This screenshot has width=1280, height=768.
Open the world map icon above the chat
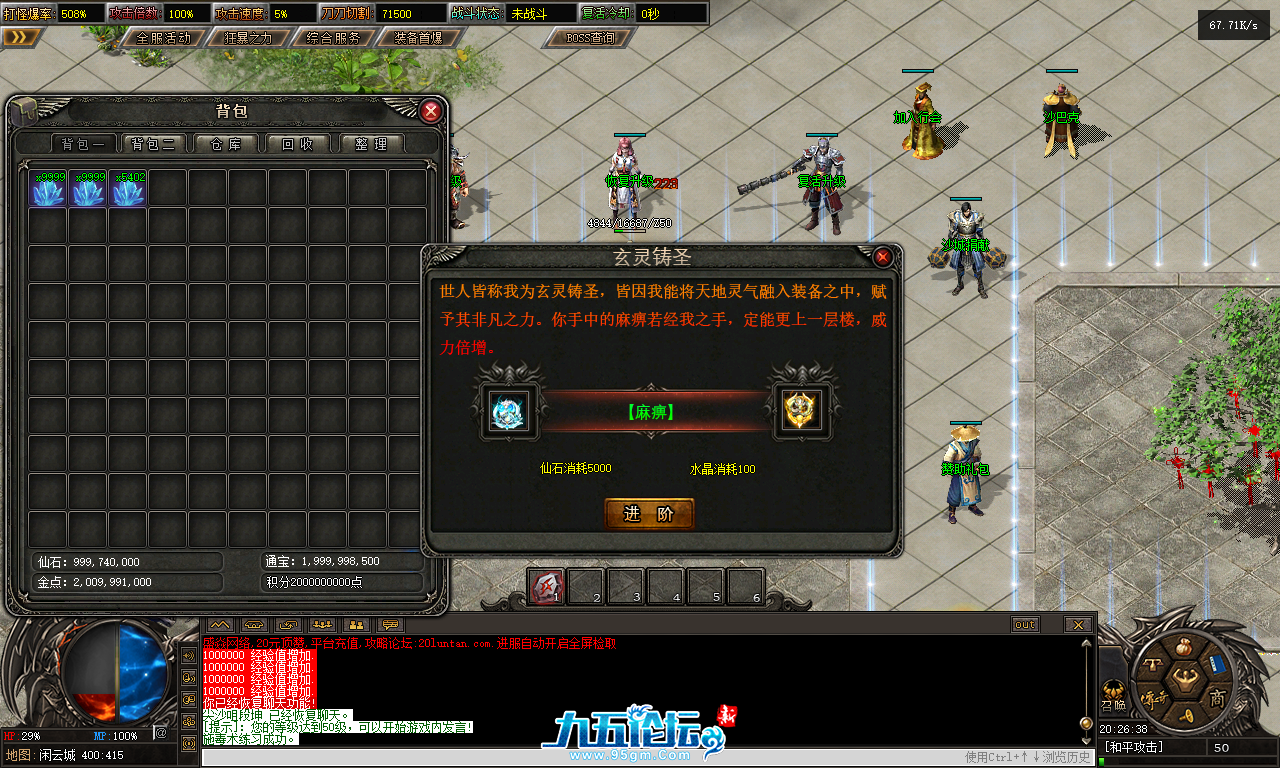220,625
